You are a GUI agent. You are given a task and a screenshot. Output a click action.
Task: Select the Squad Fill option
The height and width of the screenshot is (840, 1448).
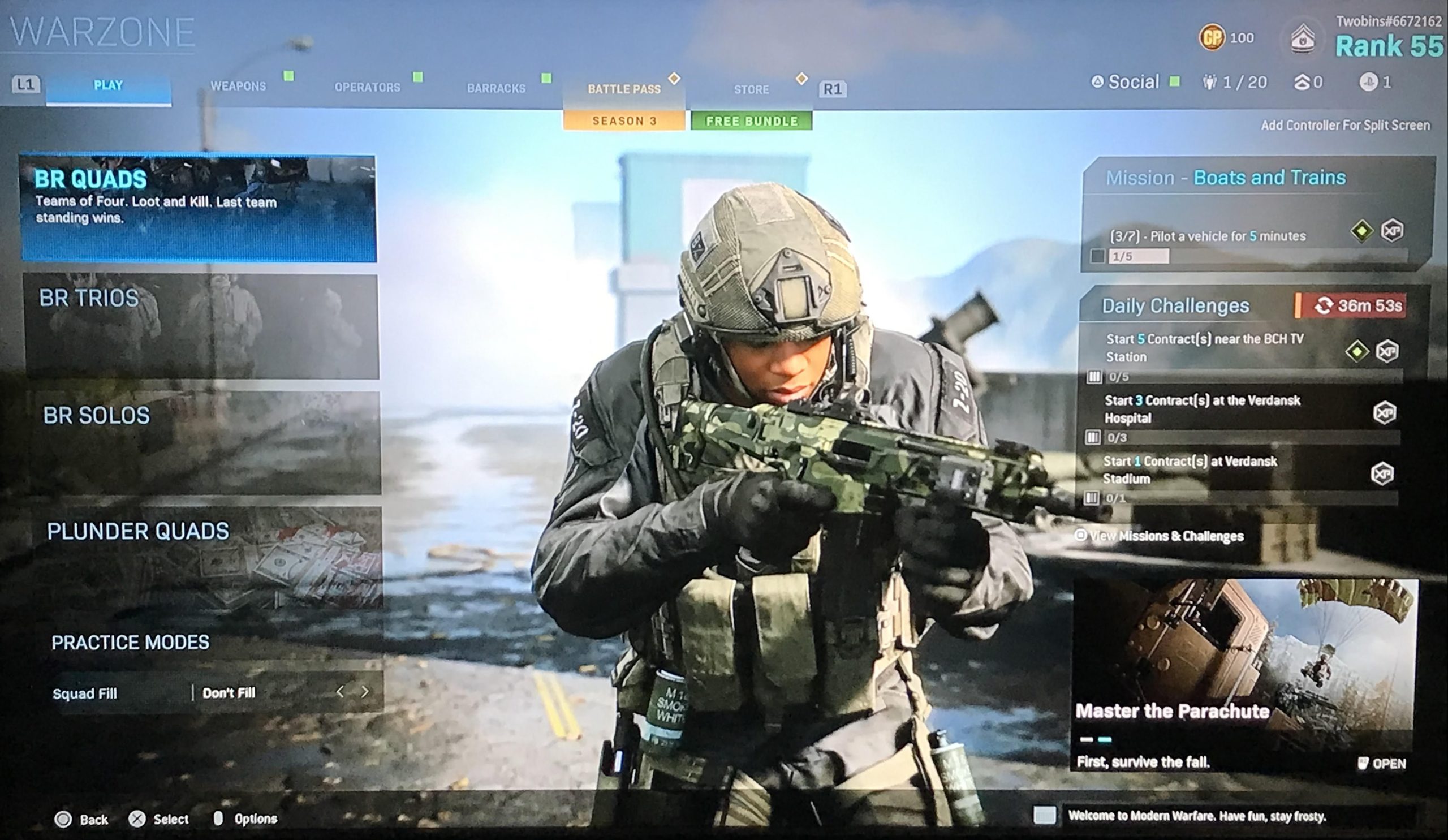tap(86, 693)
